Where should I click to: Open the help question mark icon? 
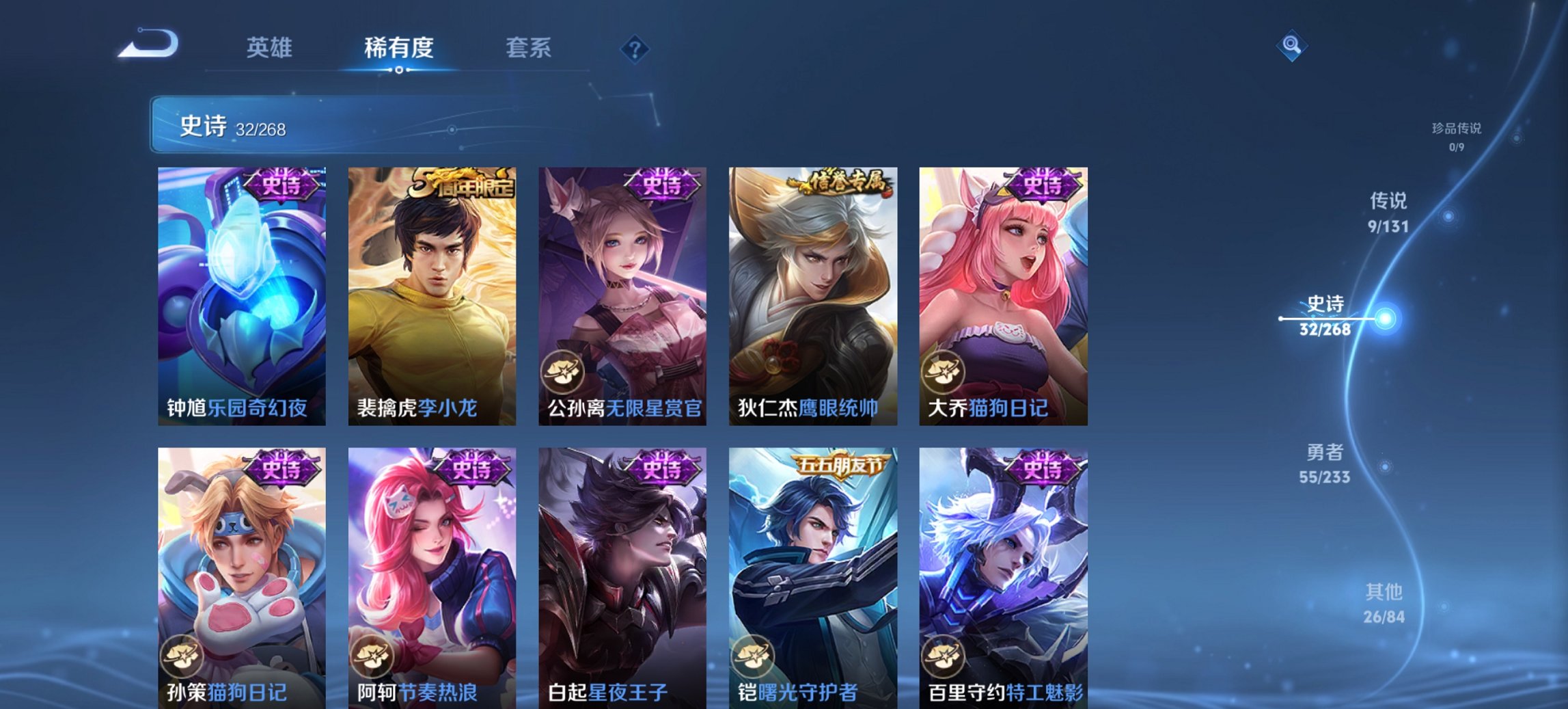(x=635, y=48)
